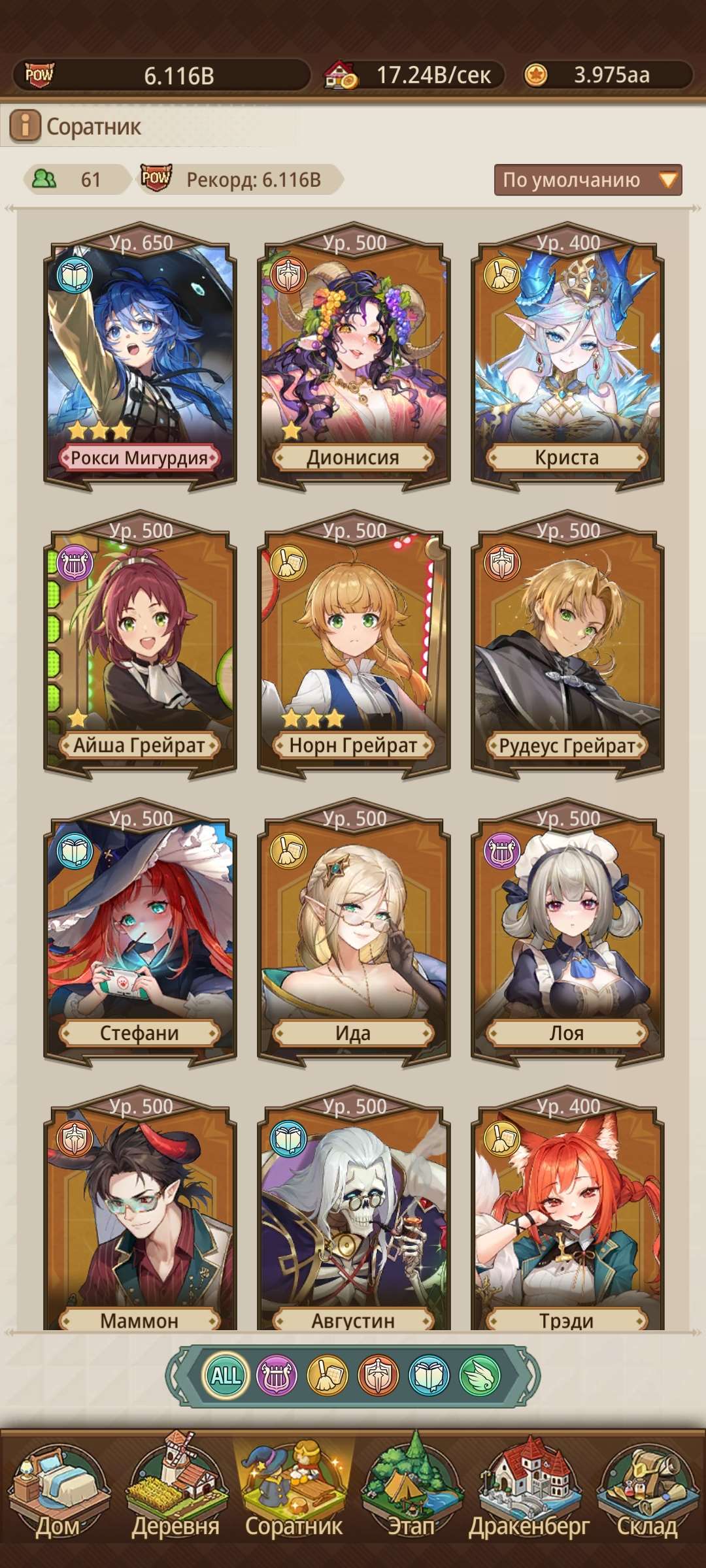706x1568 pixels.
Task: Open the Соратник info button
Action: (x=25, y=125)
